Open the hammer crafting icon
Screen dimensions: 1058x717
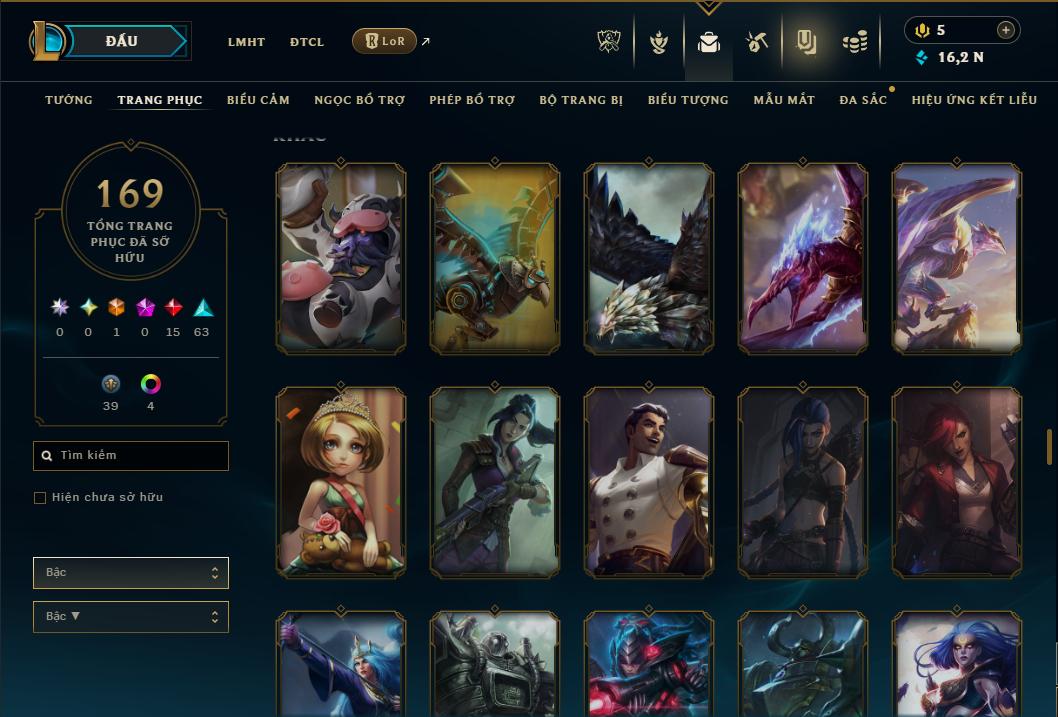pos(756,42)
